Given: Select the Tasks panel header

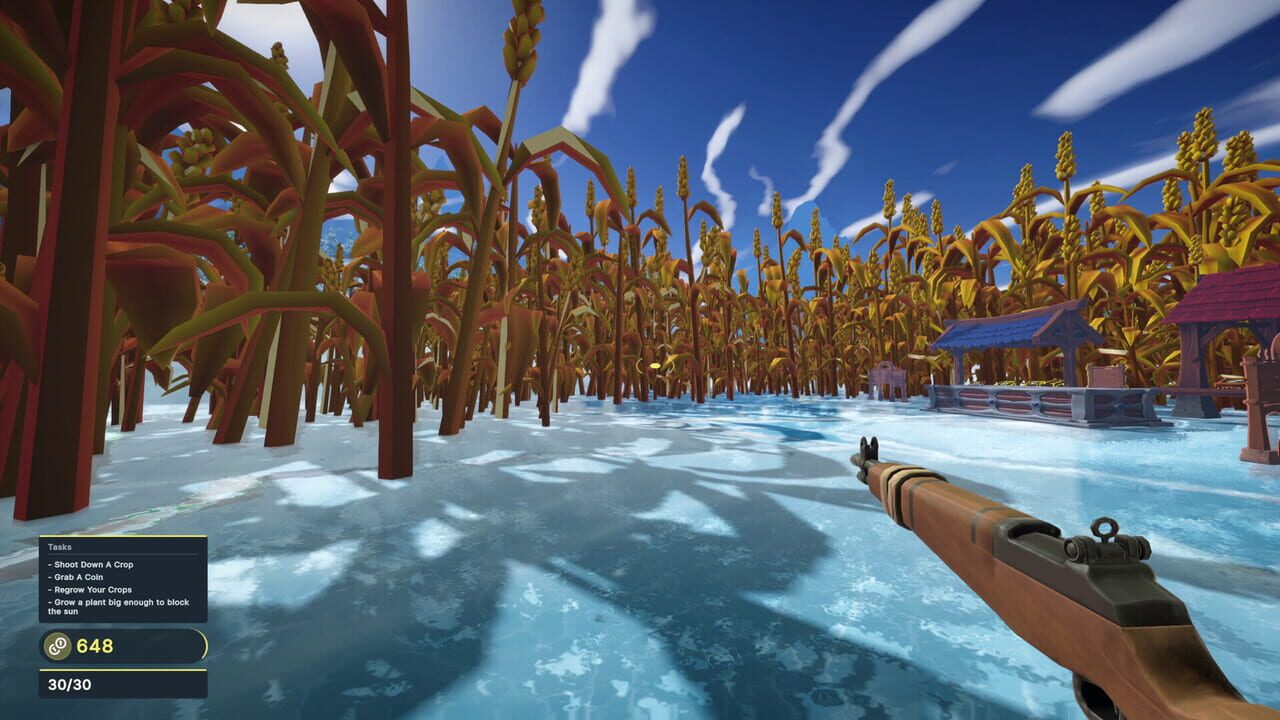Looking at the screenshot, I should point(58,547).
